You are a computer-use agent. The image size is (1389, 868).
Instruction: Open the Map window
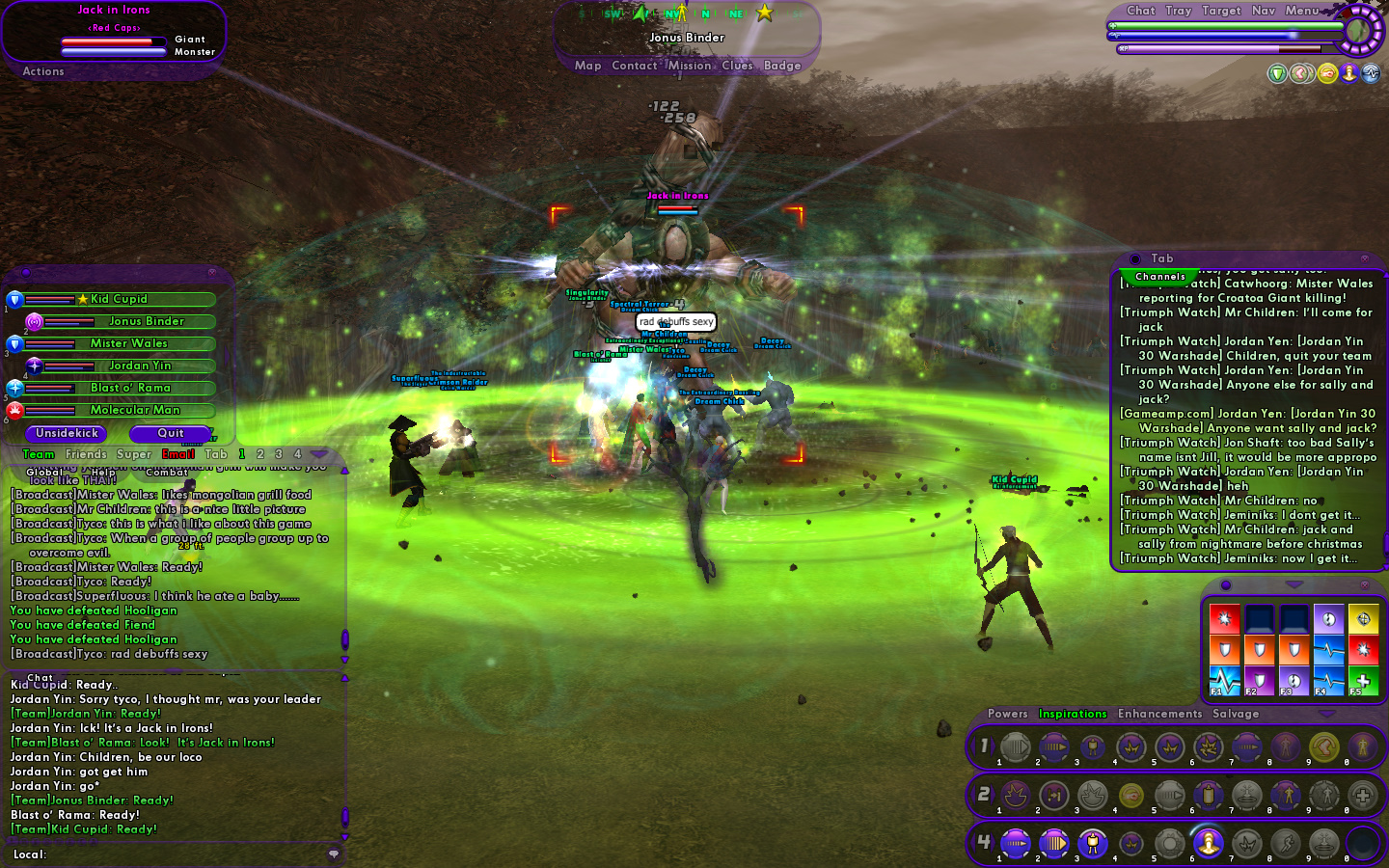[587, 66]
